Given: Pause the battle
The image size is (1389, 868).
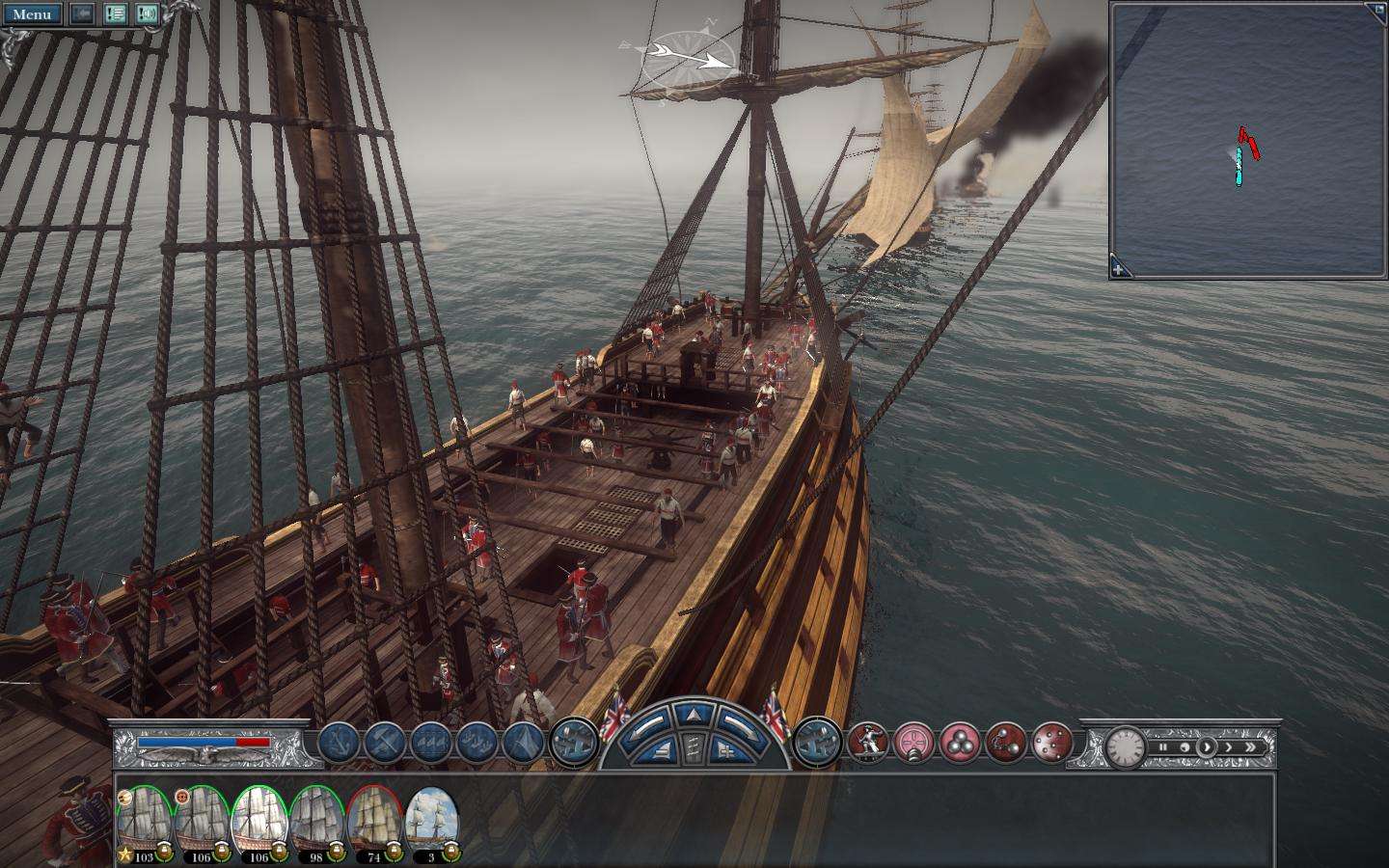Looking at the screenshot, I should click(x=1163, y=746).
